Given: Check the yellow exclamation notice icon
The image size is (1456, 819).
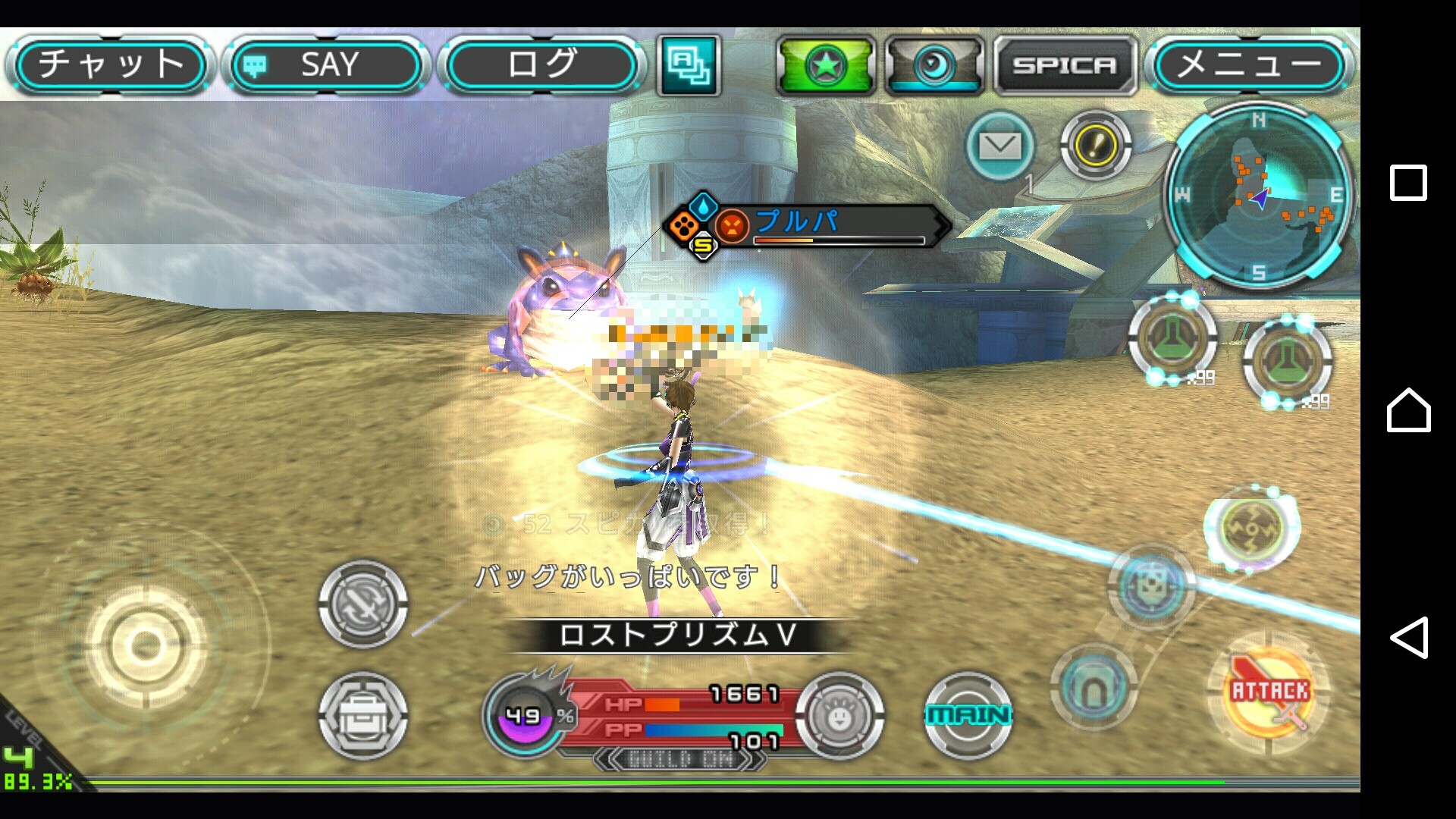Looking at the screenshot, I should 1095,144.
